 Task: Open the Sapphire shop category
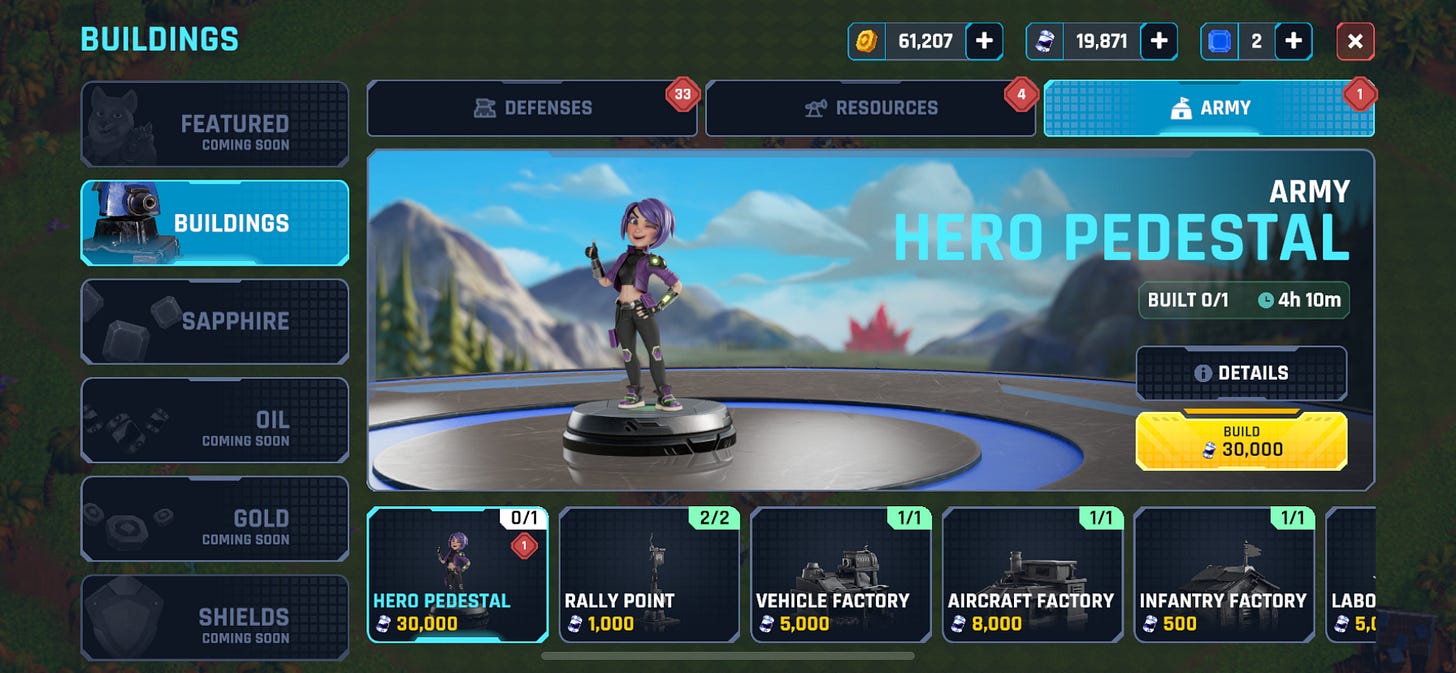point(215,321)
